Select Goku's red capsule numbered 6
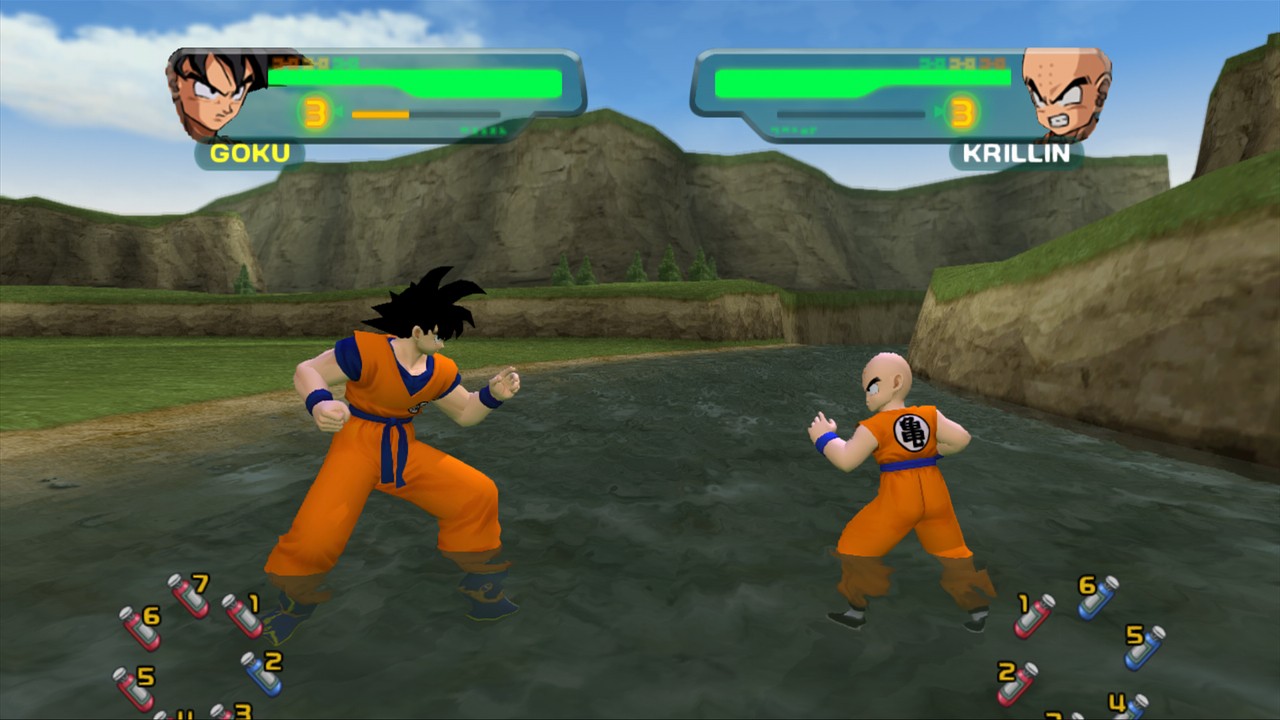The image size is (1280, 720). 139,628
